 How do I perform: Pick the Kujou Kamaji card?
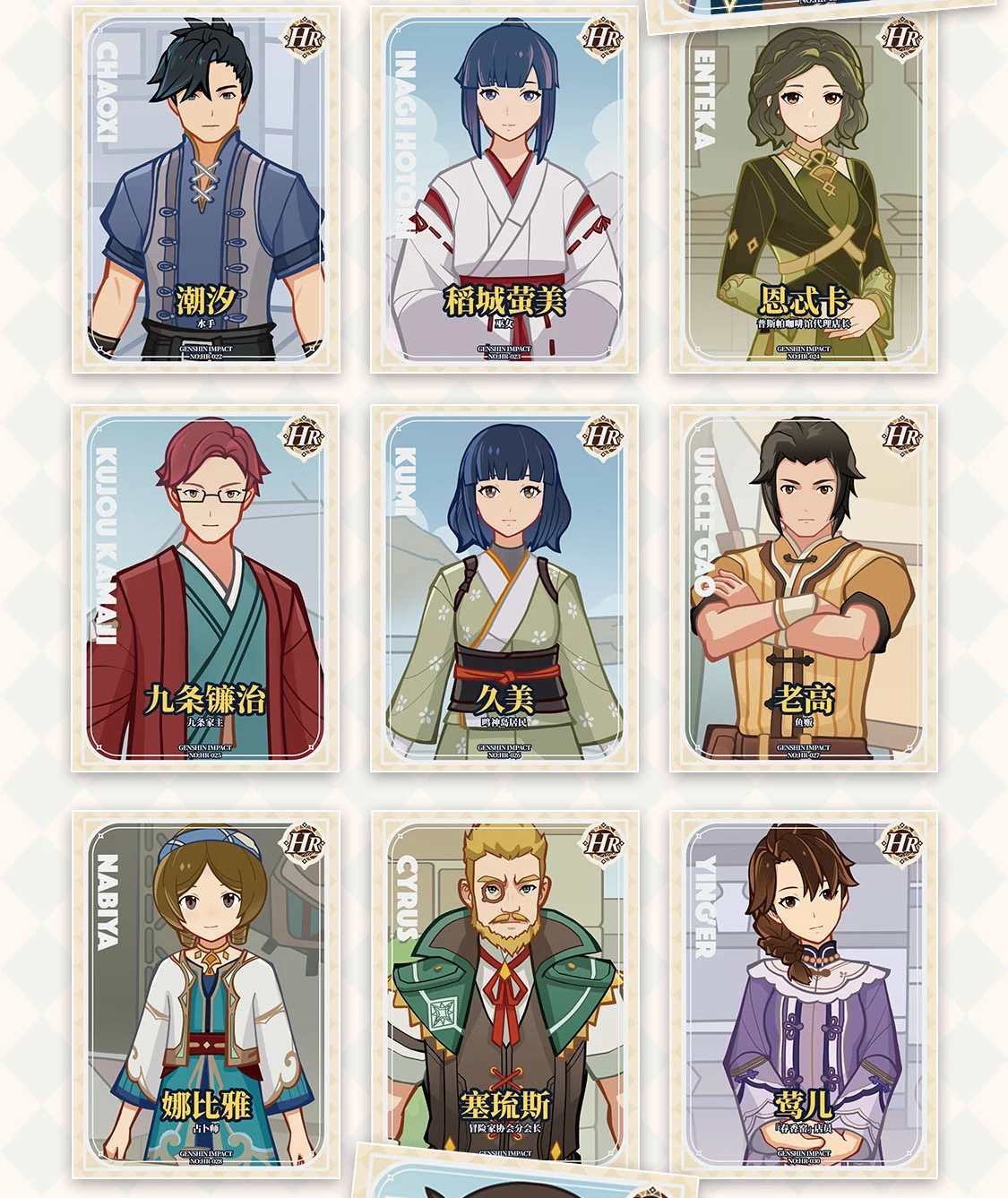[x=206, y=588]
